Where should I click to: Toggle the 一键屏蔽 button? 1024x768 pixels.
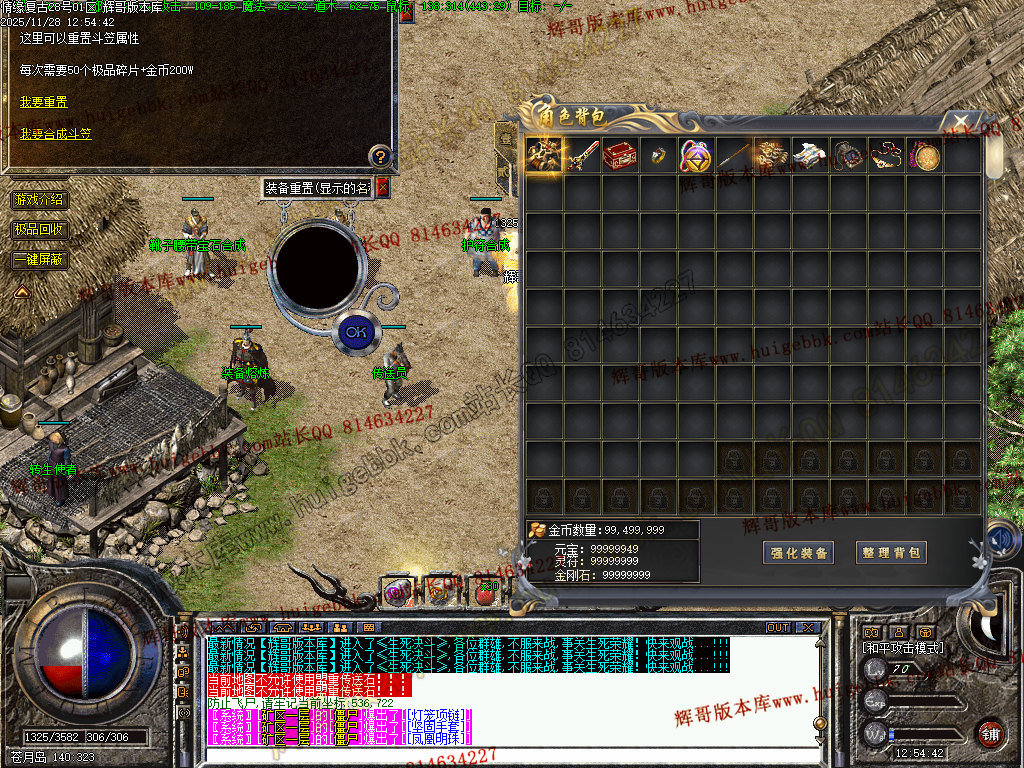pyautogui.click(x=41, y=259)
